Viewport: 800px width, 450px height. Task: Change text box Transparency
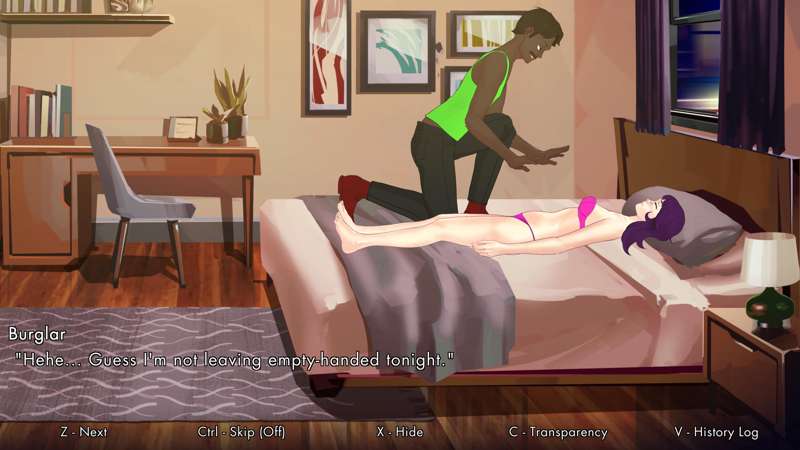point(558,432)
